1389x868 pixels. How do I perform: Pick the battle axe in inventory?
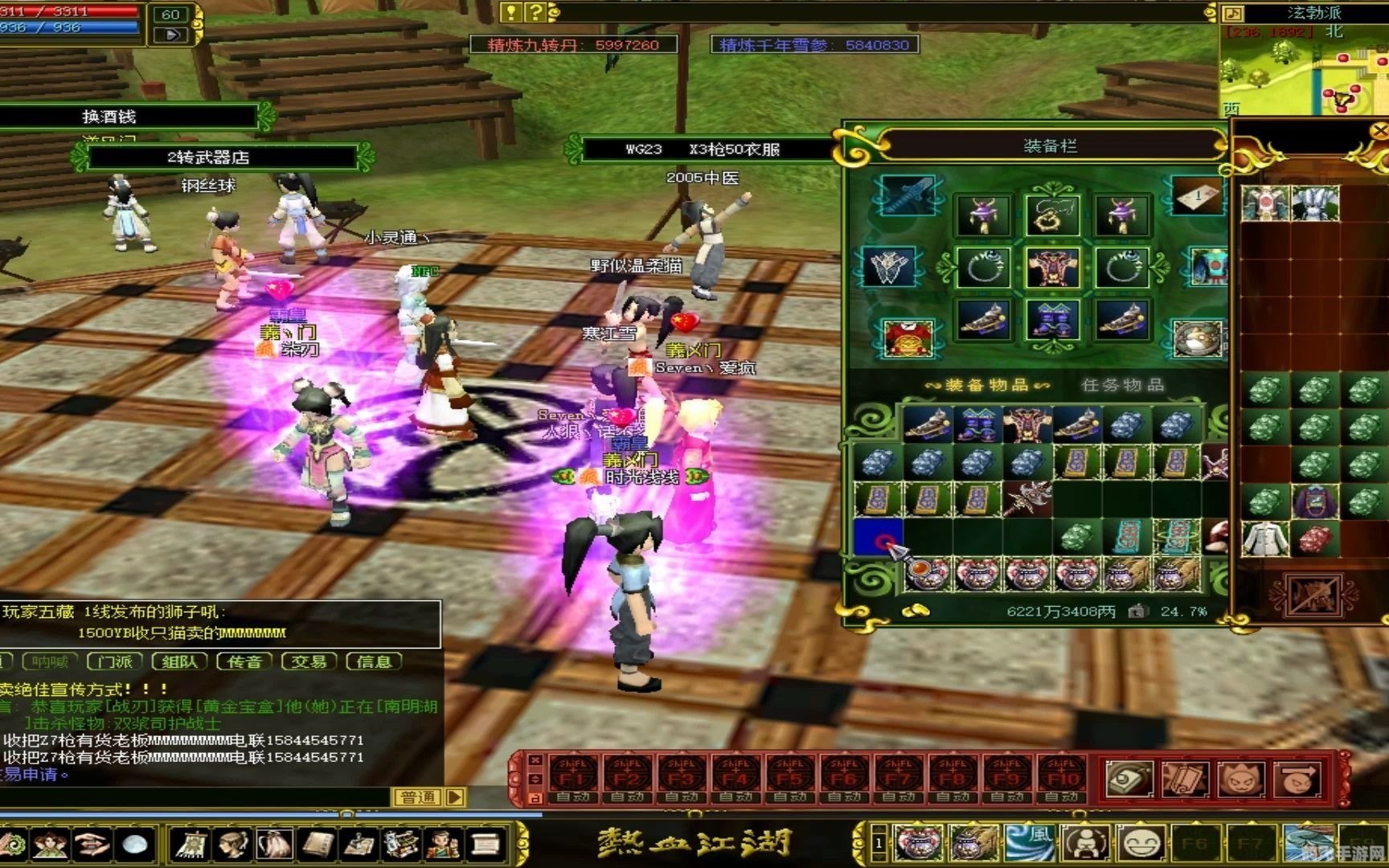(x=1026, y=499)
